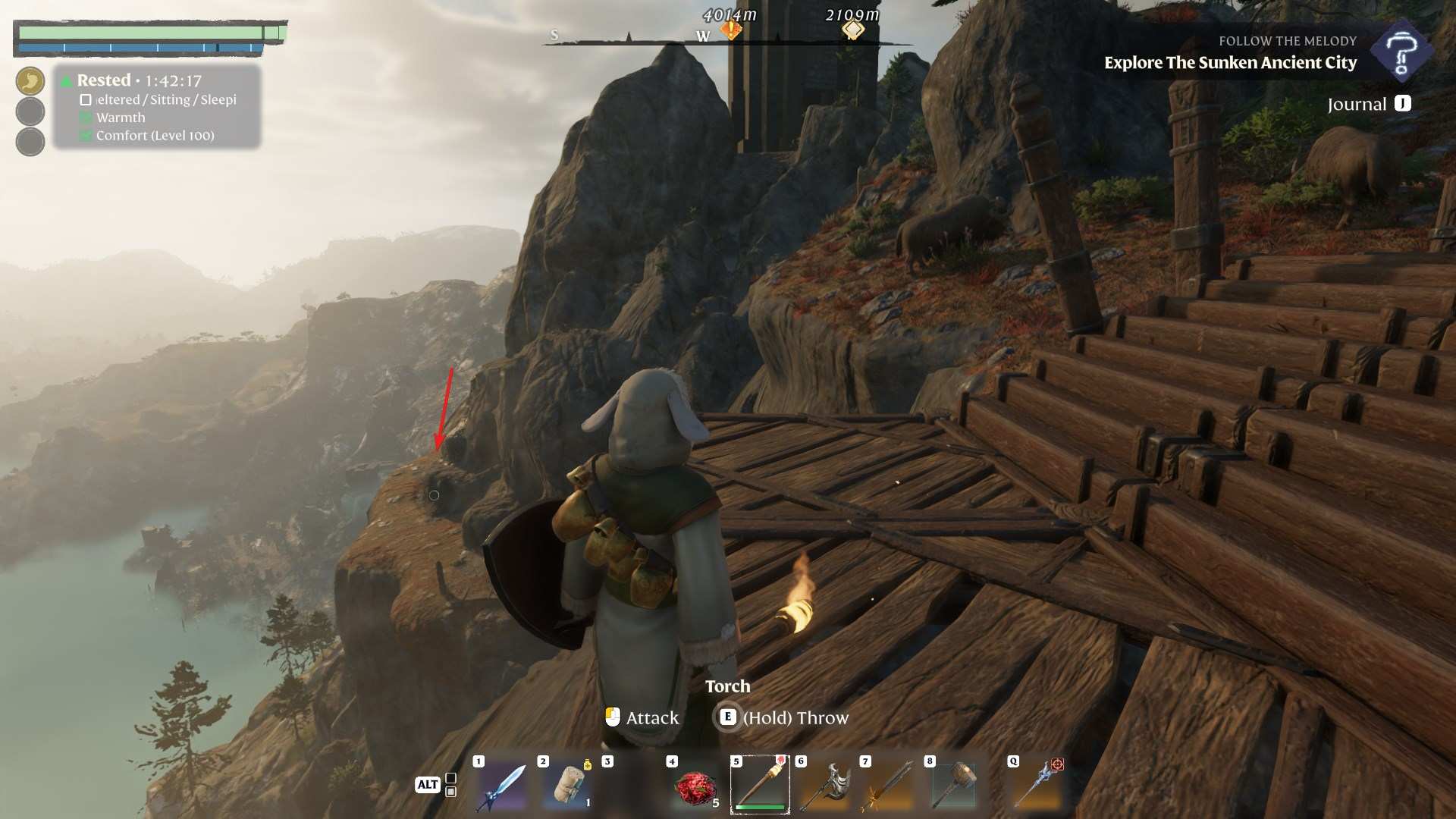
Task: Click the Explore The Sunken Ancient City objective
Action: [x=1230, y=63]
